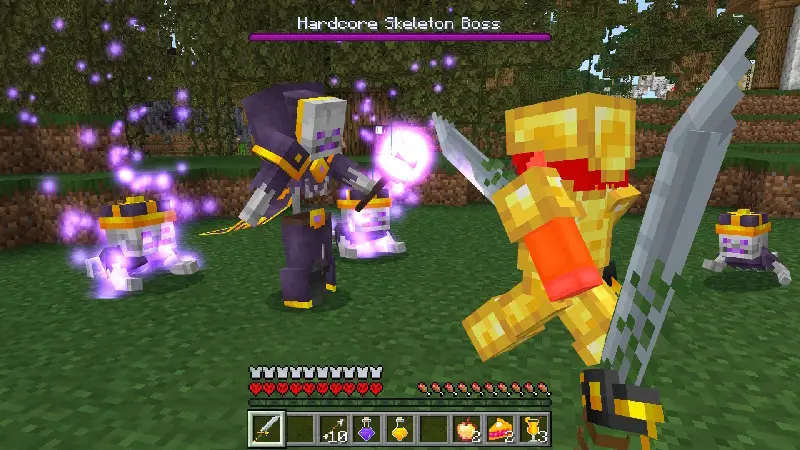This screenshot has height=450, width=800.
Task: Select the sword hotbar slot
Action: pyautogui.click(x=266, y=428)
